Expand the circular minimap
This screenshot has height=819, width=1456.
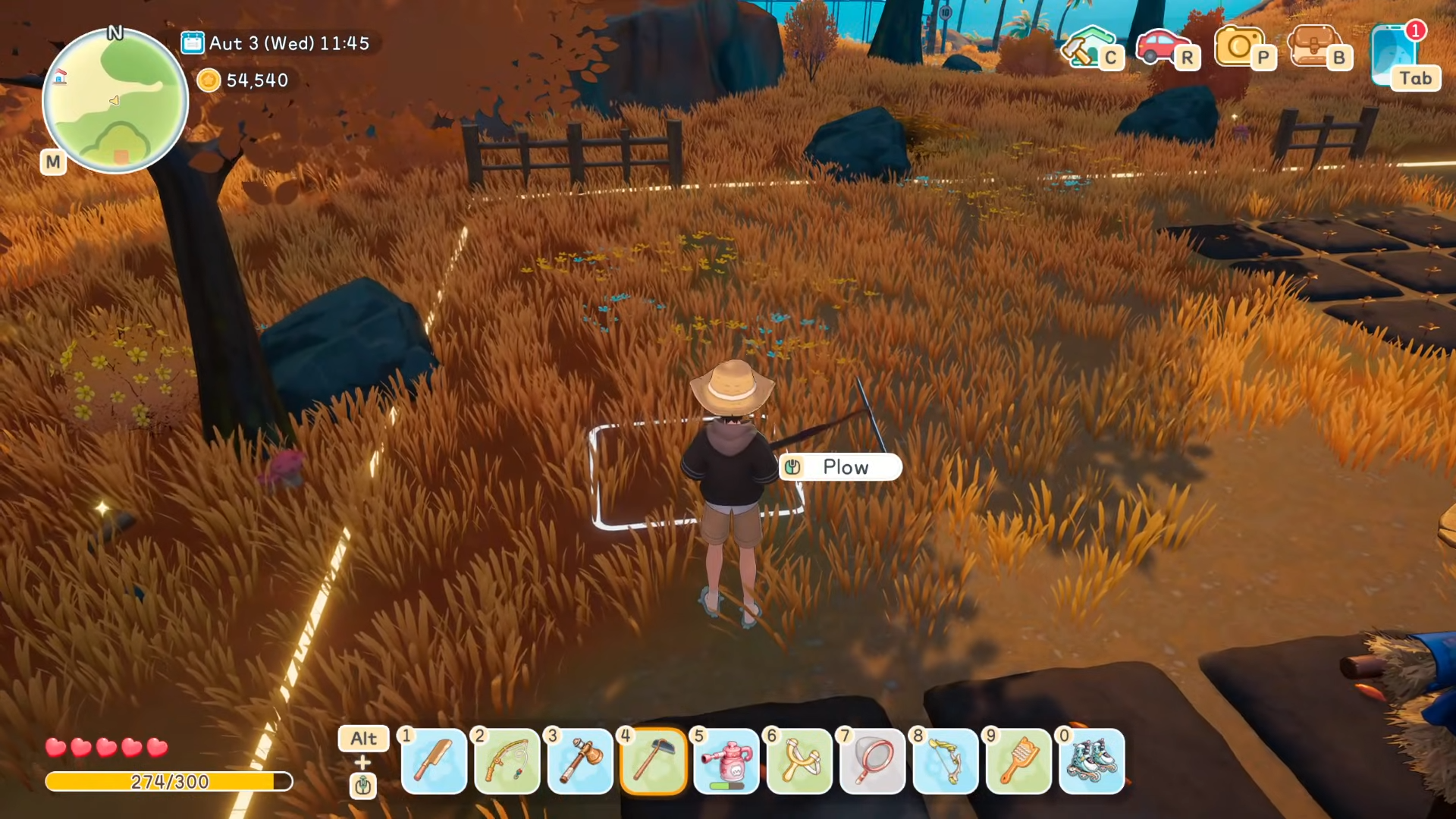115,101
